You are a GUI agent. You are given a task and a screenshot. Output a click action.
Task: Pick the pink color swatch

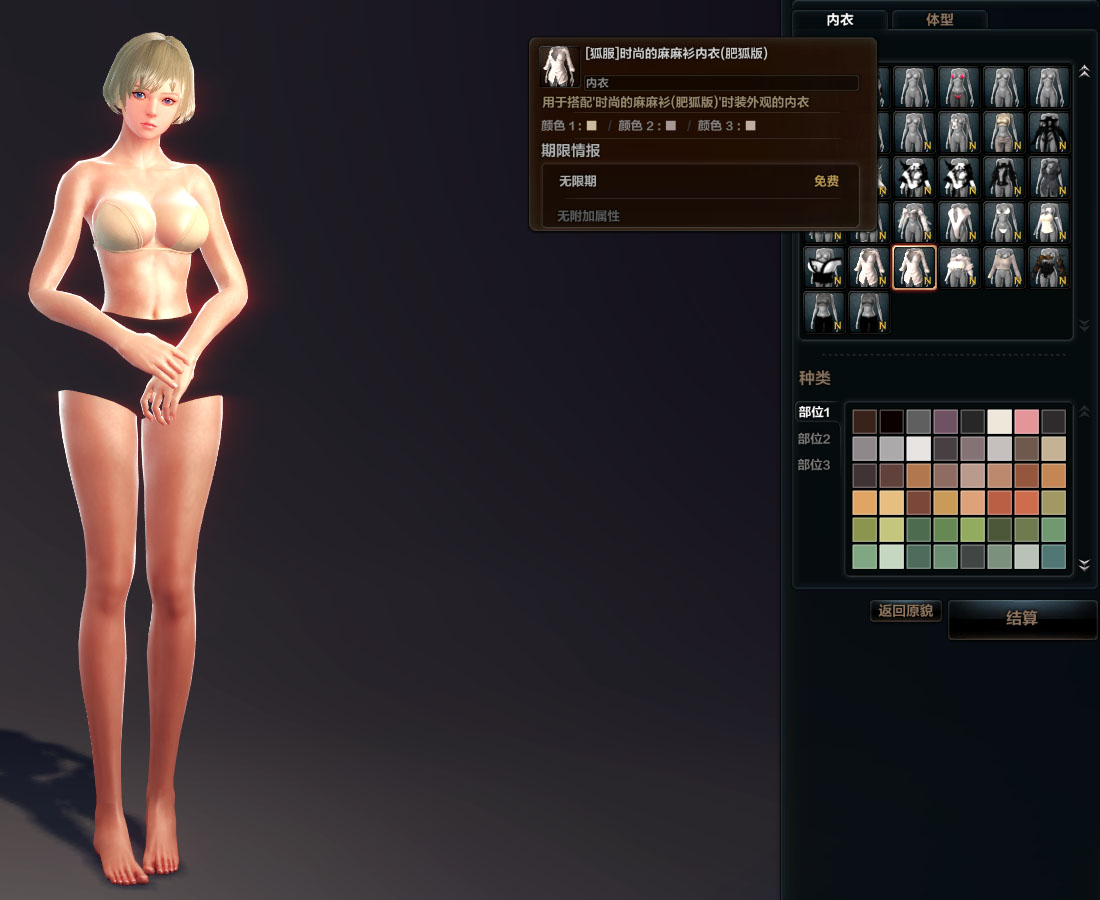1027,421
